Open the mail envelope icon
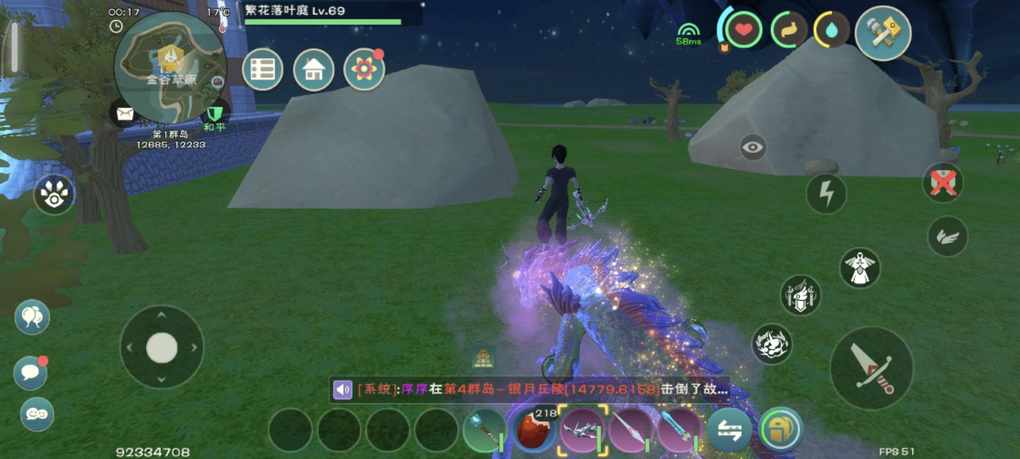Viewport: 1020px width, 459px height. click(124, 114)
